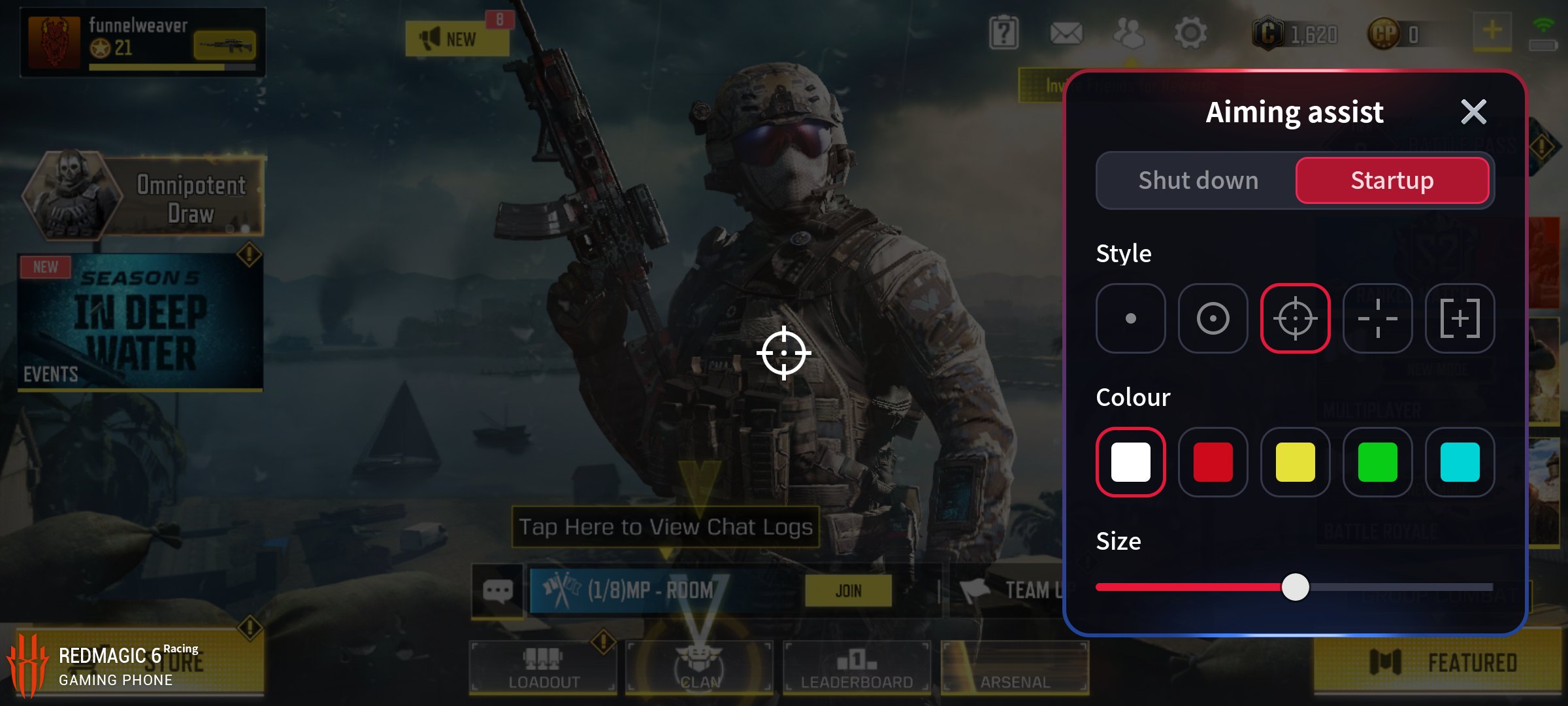Close the Aiming assist panel

(x=1473, y=112)
